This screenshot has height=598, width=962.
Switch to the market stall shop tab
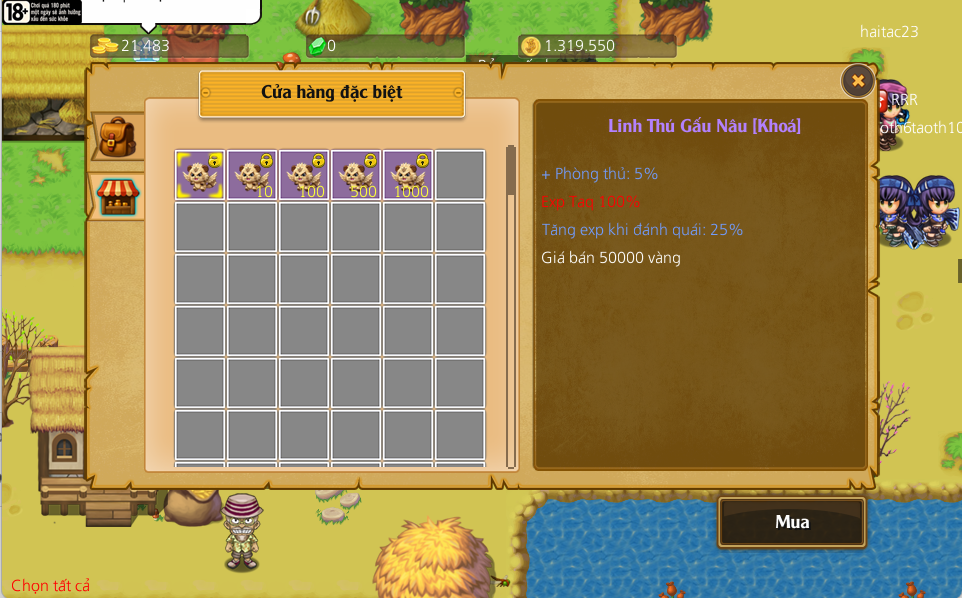point(118,195)
